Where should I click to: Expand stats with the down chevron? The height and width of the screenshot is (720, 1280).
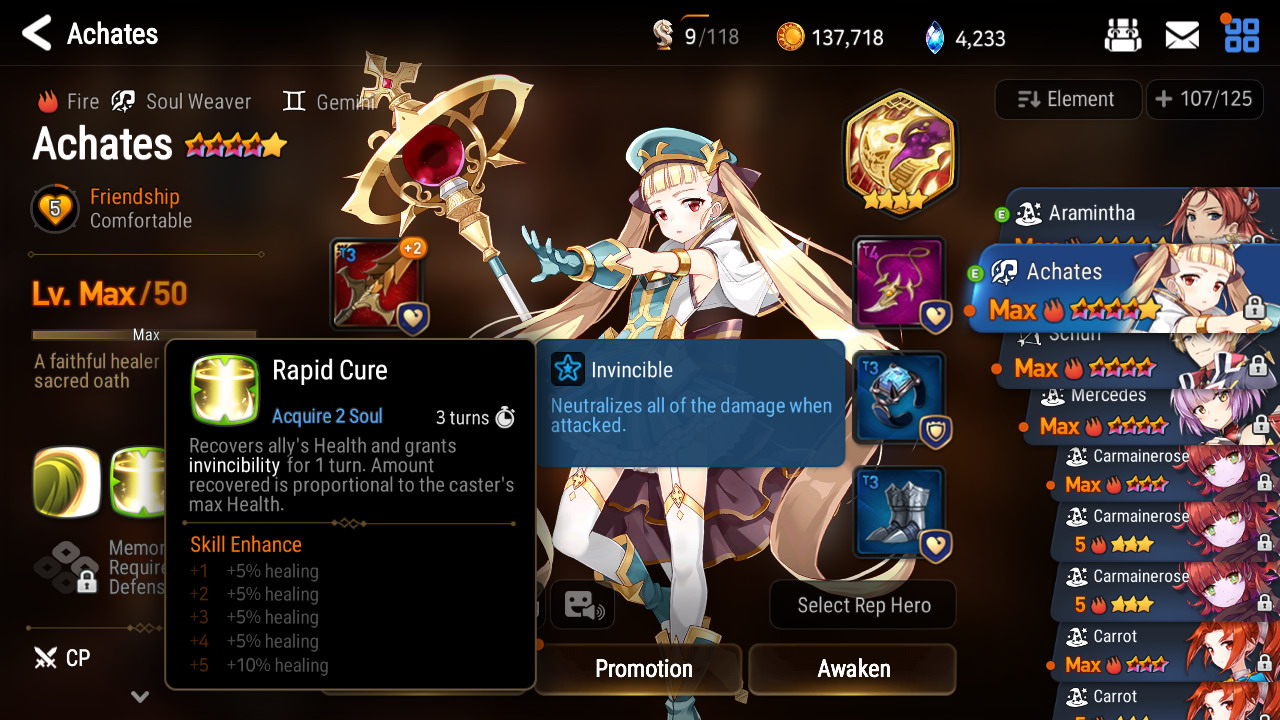(140, 696)
